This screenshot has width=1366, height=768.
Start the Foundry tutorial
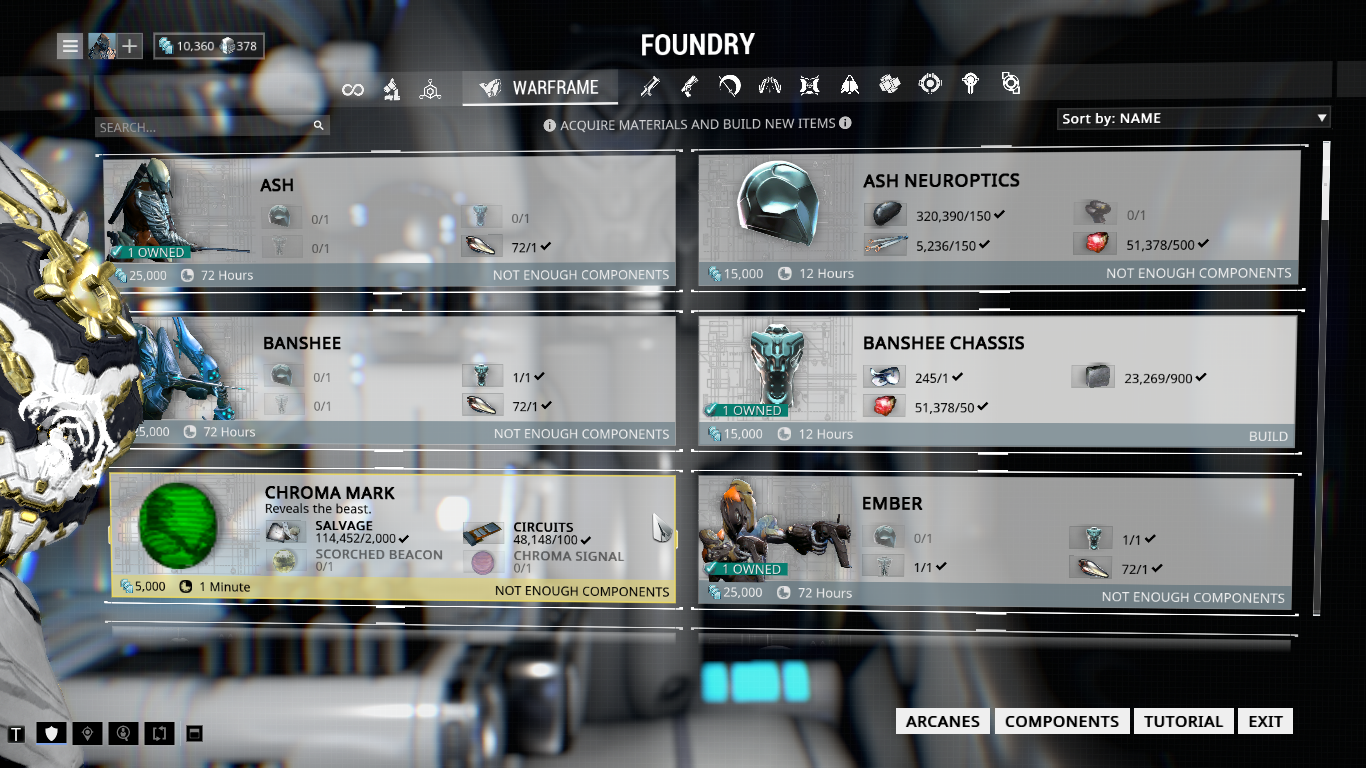[x=1183, y=722]
